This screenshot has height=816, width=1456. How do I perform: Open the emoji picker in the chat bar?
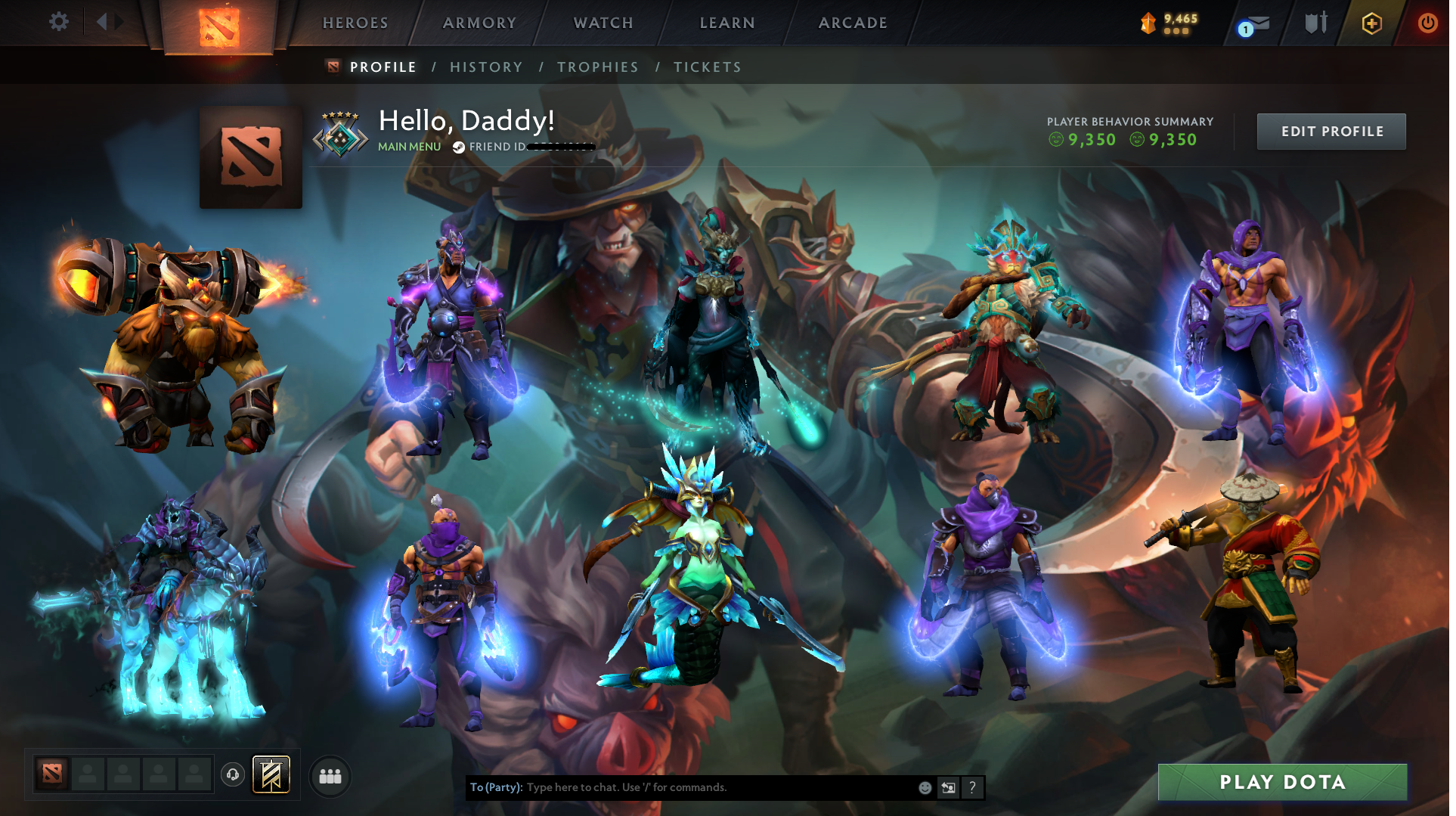[925, 787]
